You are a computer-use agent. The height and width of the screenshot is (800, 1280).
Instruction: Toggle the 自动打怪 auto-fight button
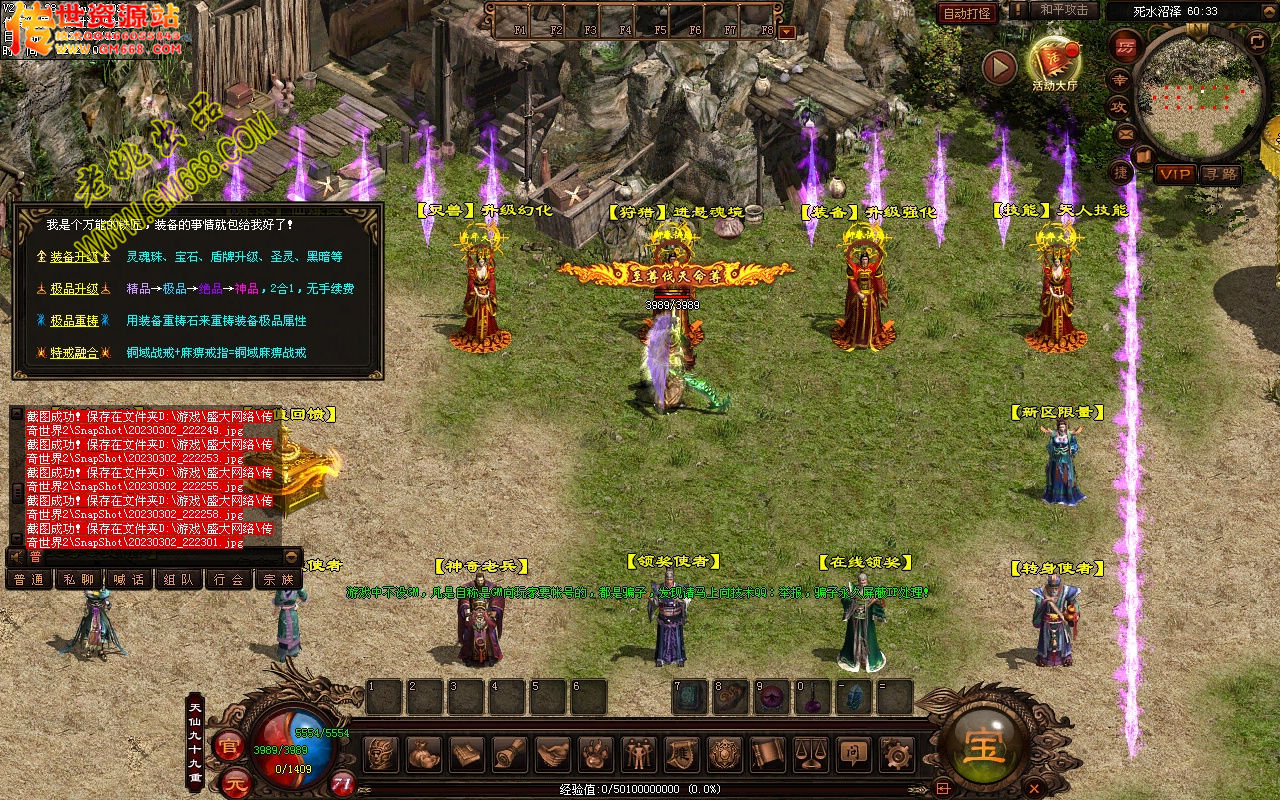pos(968,13)
